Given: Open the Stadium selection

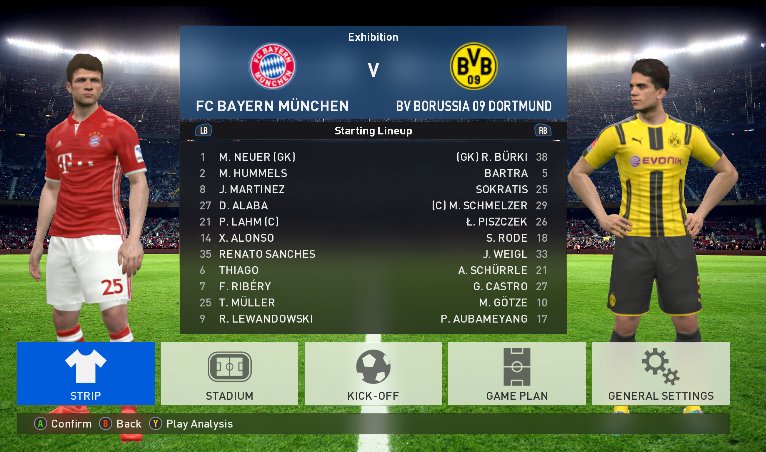Looking at the screenshot, I should pyautogui.click(x=229, y=373).
